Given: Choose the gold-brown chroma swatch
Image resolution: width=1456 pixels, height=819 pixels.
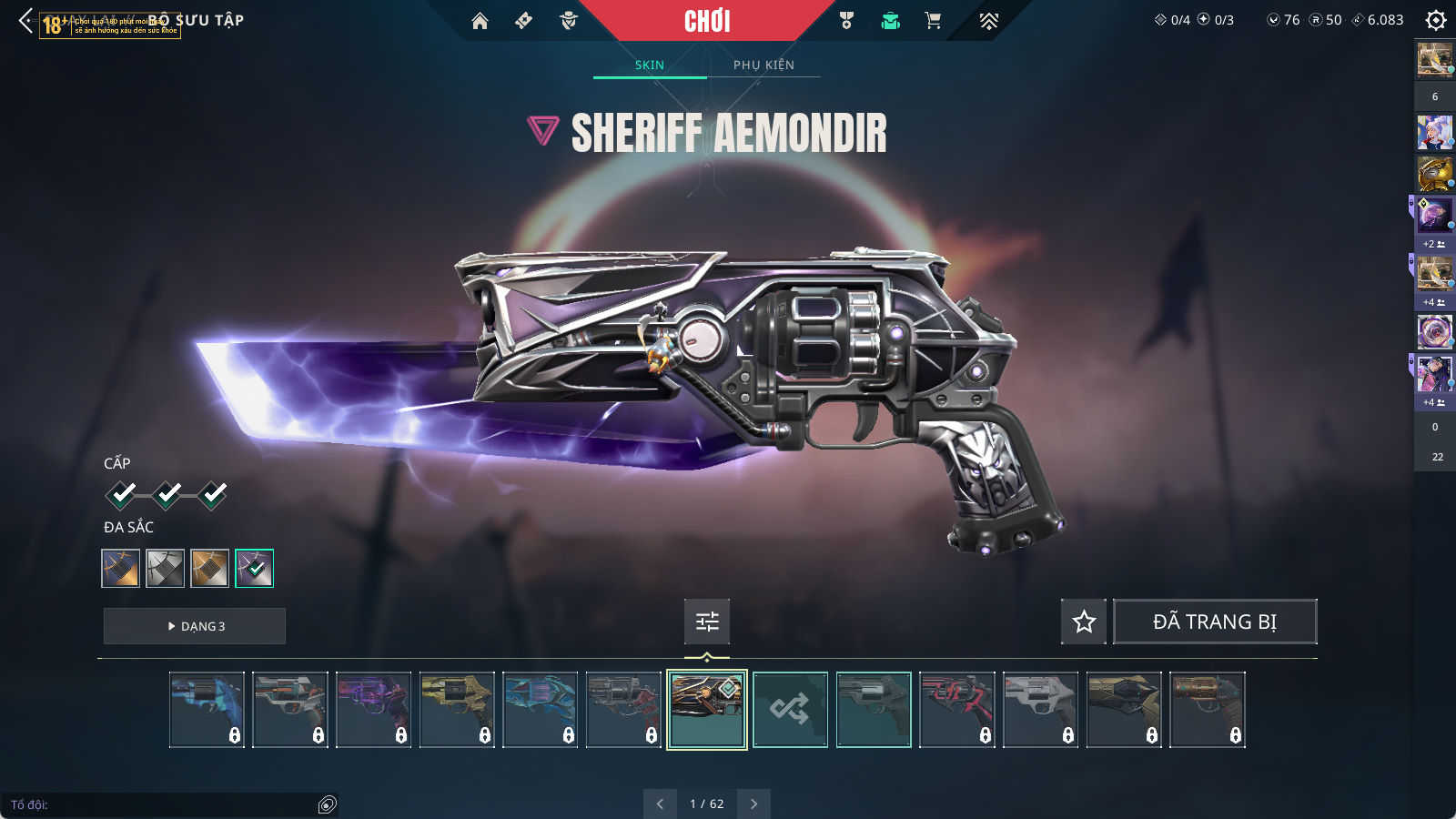Looking at the screenshot, I should coord(209,568).
